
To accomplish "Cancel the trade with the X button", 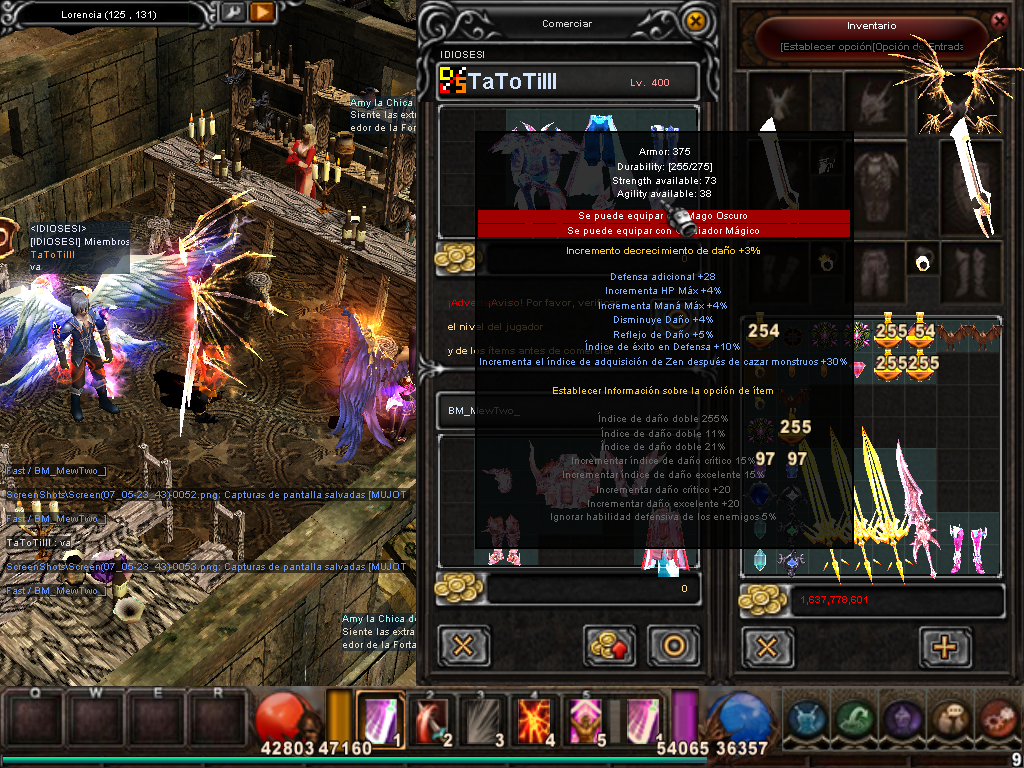I will (463, 645).
